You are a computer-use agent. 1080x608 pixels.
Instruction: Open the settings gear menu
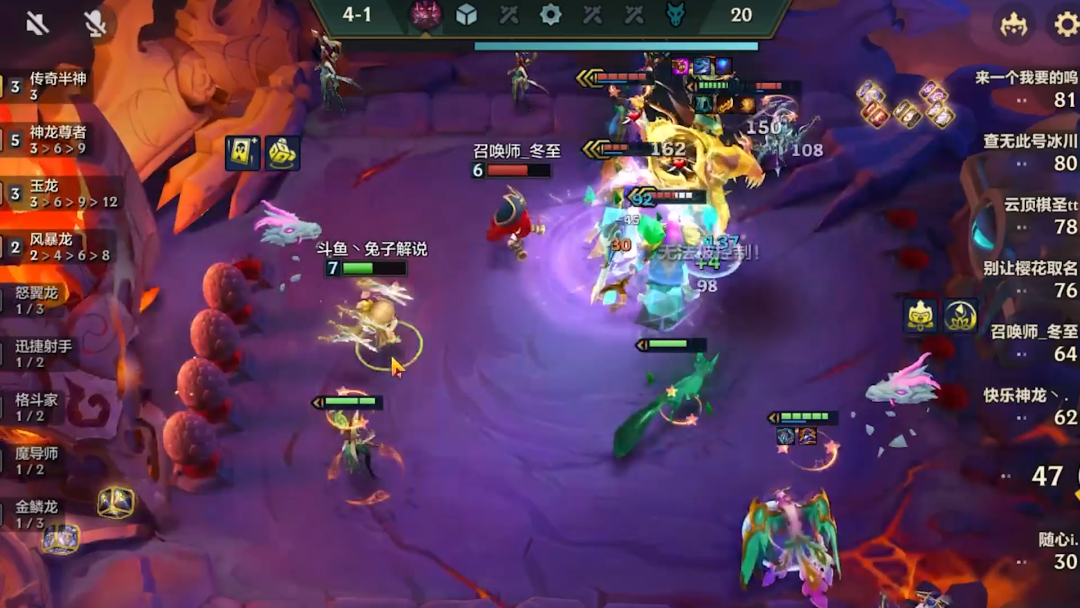point(1066,23)
